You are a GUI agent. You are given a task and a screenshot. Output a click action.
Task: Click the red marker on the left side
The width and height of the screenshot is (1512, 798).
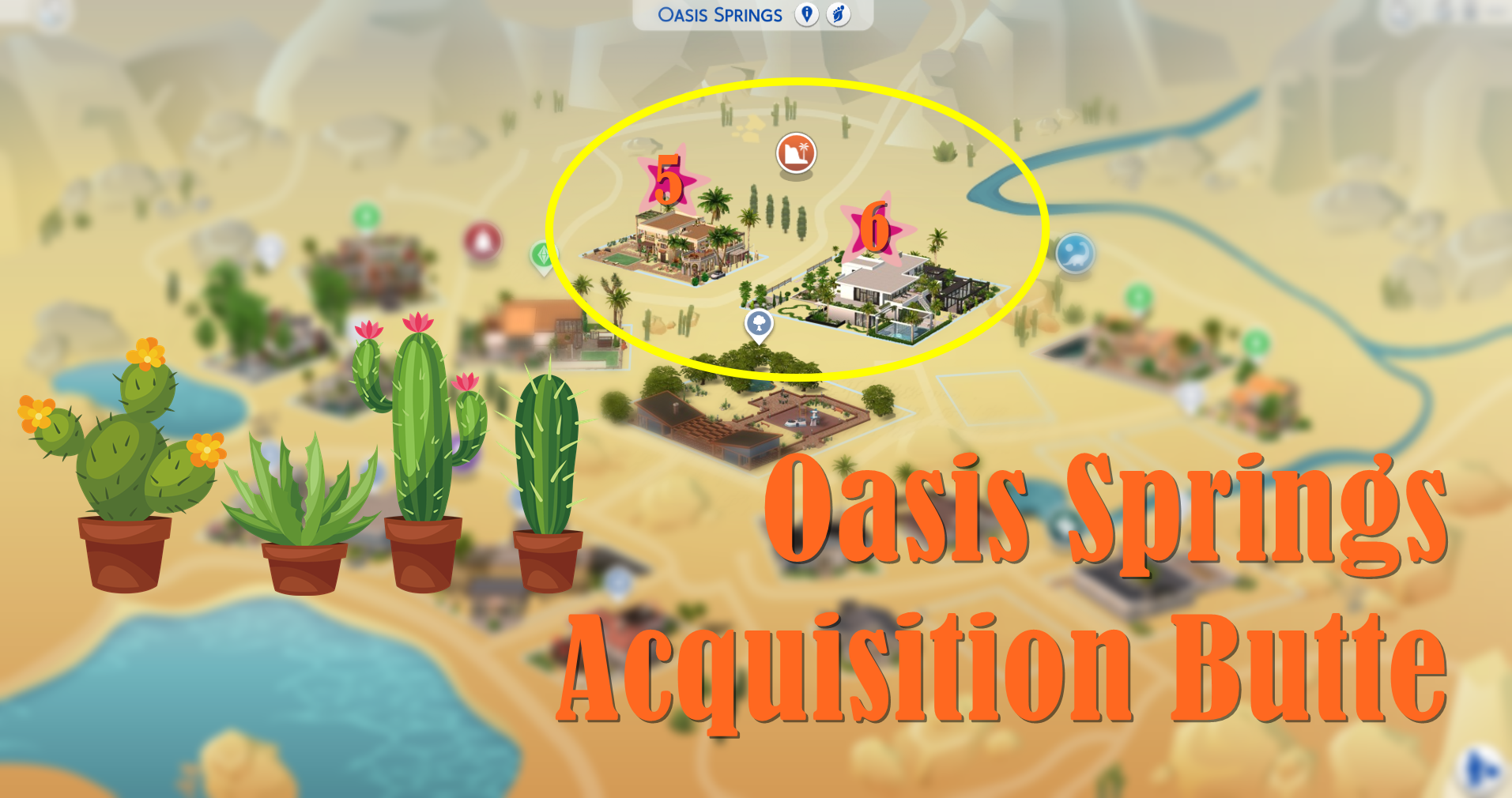pos(481,242)
